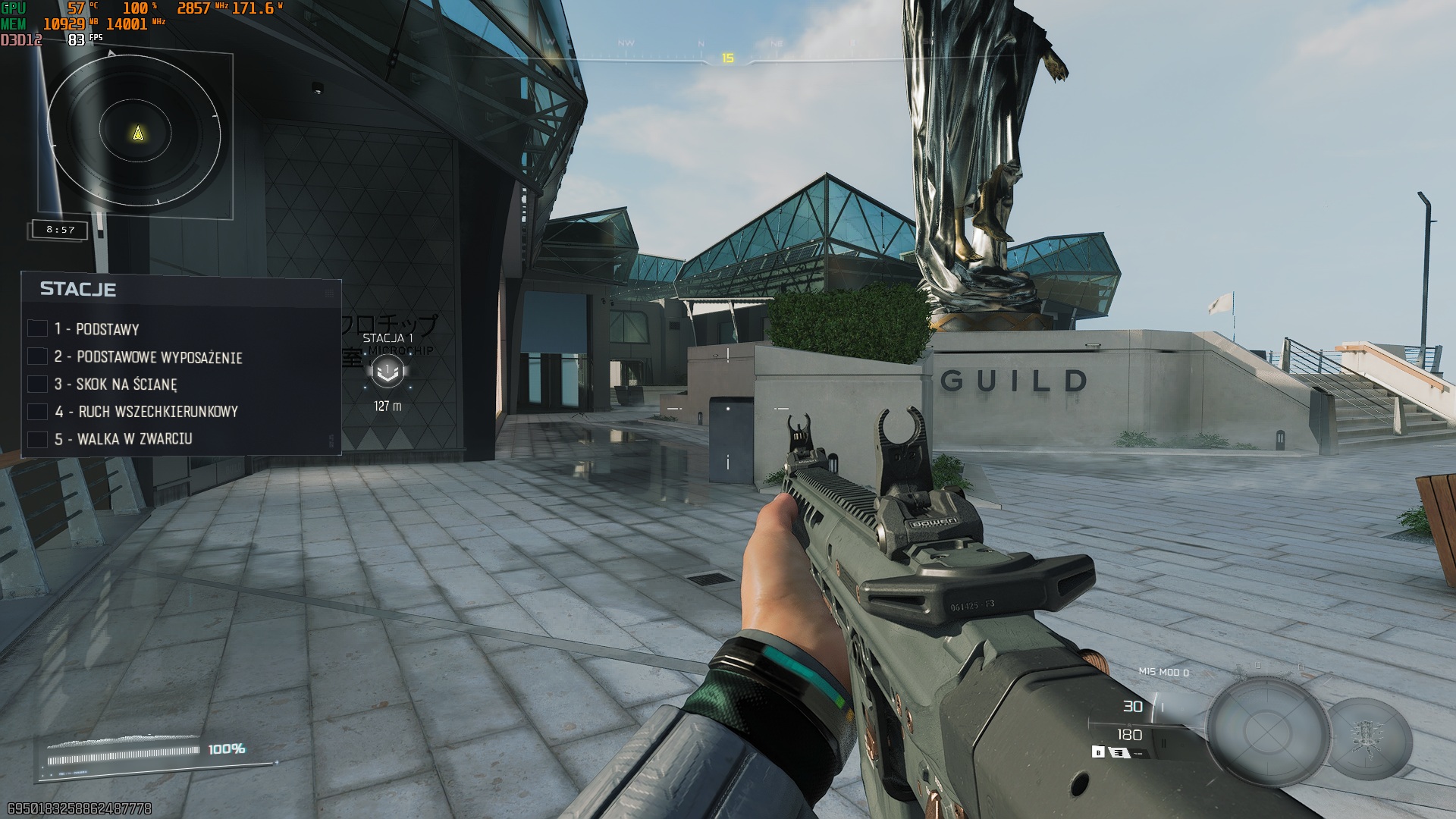
Task: Mark the 4 - Ruch Wszechkierunkowy checkbox
Action: (37, 412)
